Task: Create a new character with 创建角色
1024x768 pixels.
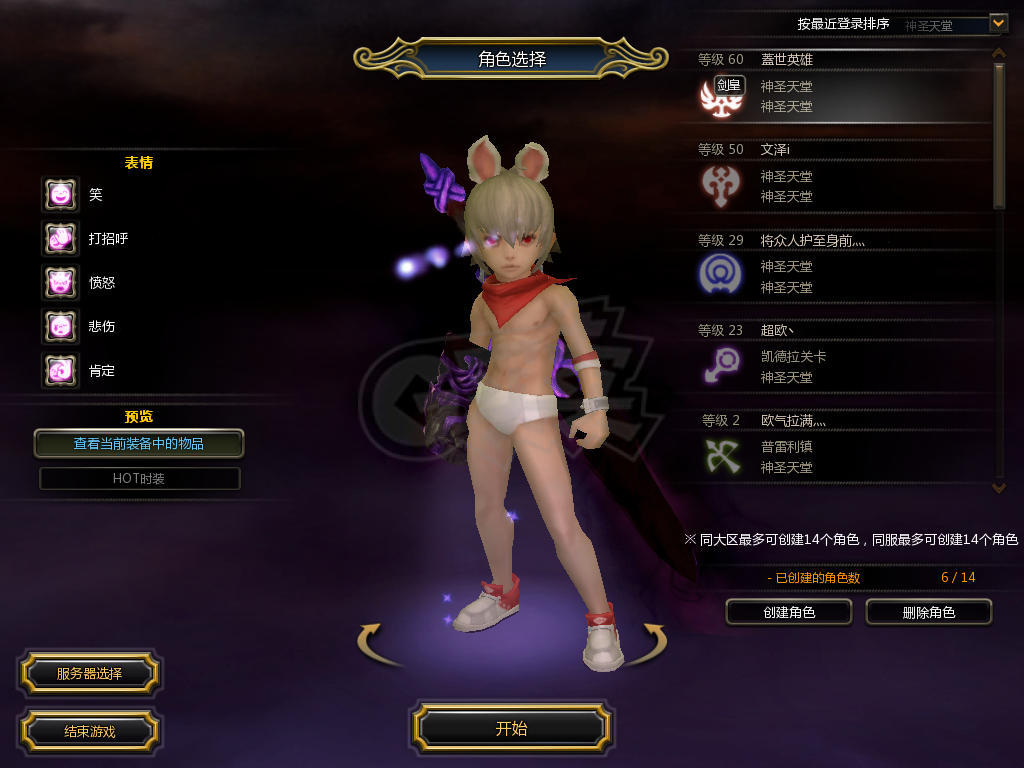Action: point(788,612)
